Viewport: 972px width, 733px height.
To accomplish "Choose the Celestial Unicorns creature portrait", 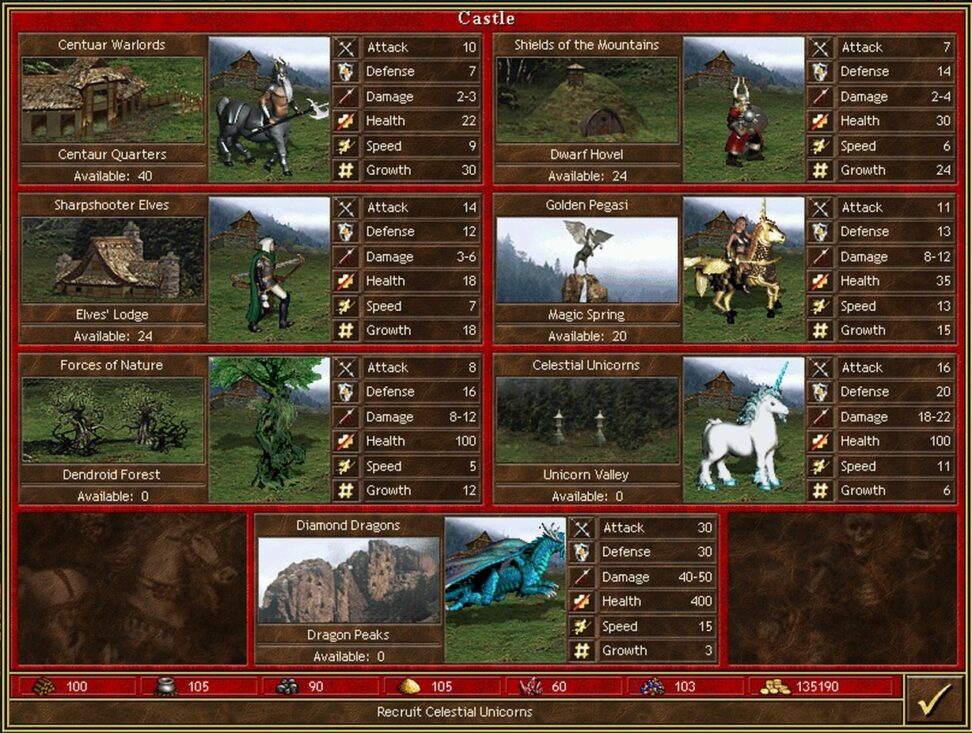I will (x=744, y=429).
